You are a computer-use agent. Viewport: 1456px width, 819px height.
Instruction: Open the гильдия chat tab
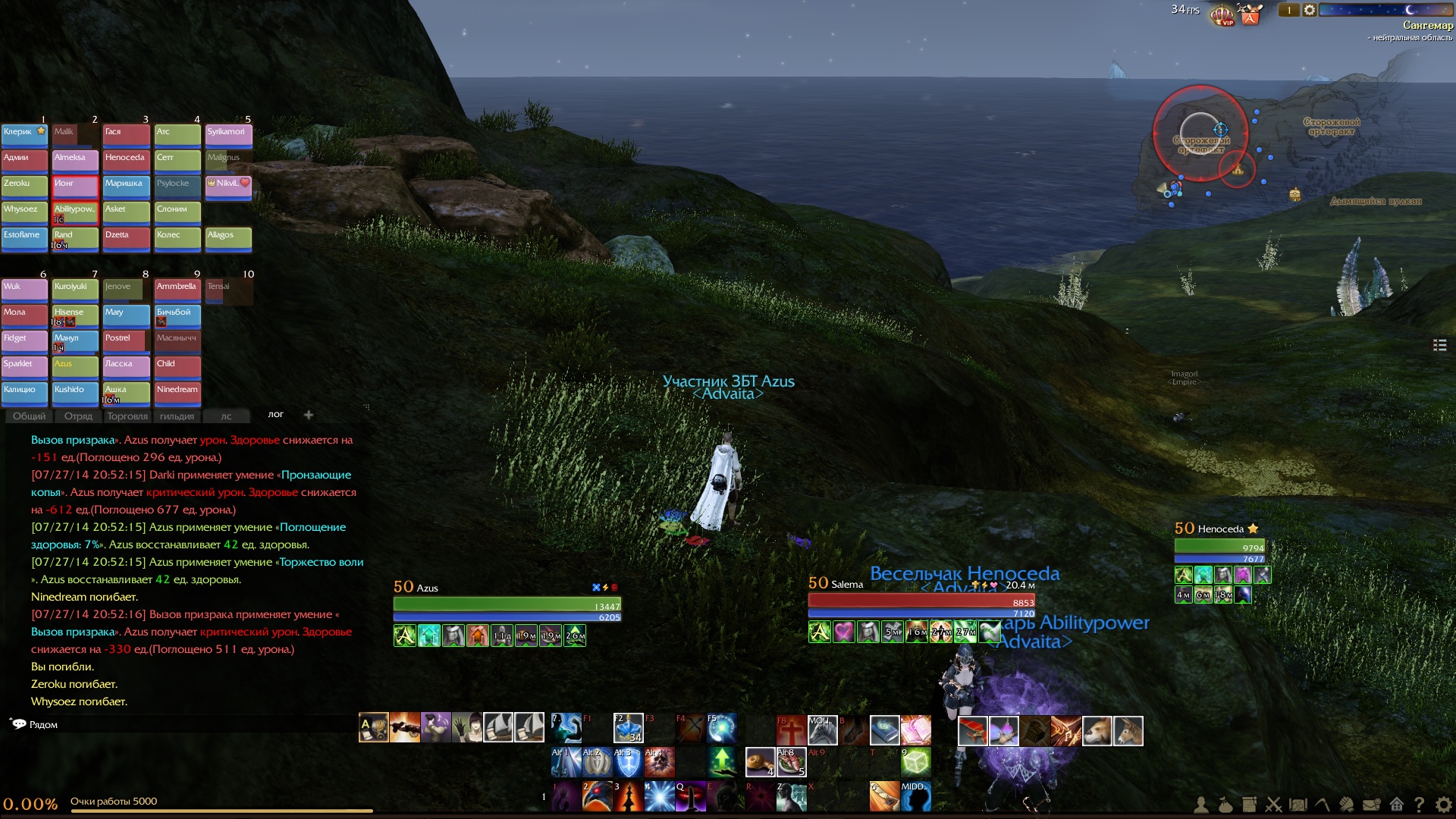tap(177, 416)
